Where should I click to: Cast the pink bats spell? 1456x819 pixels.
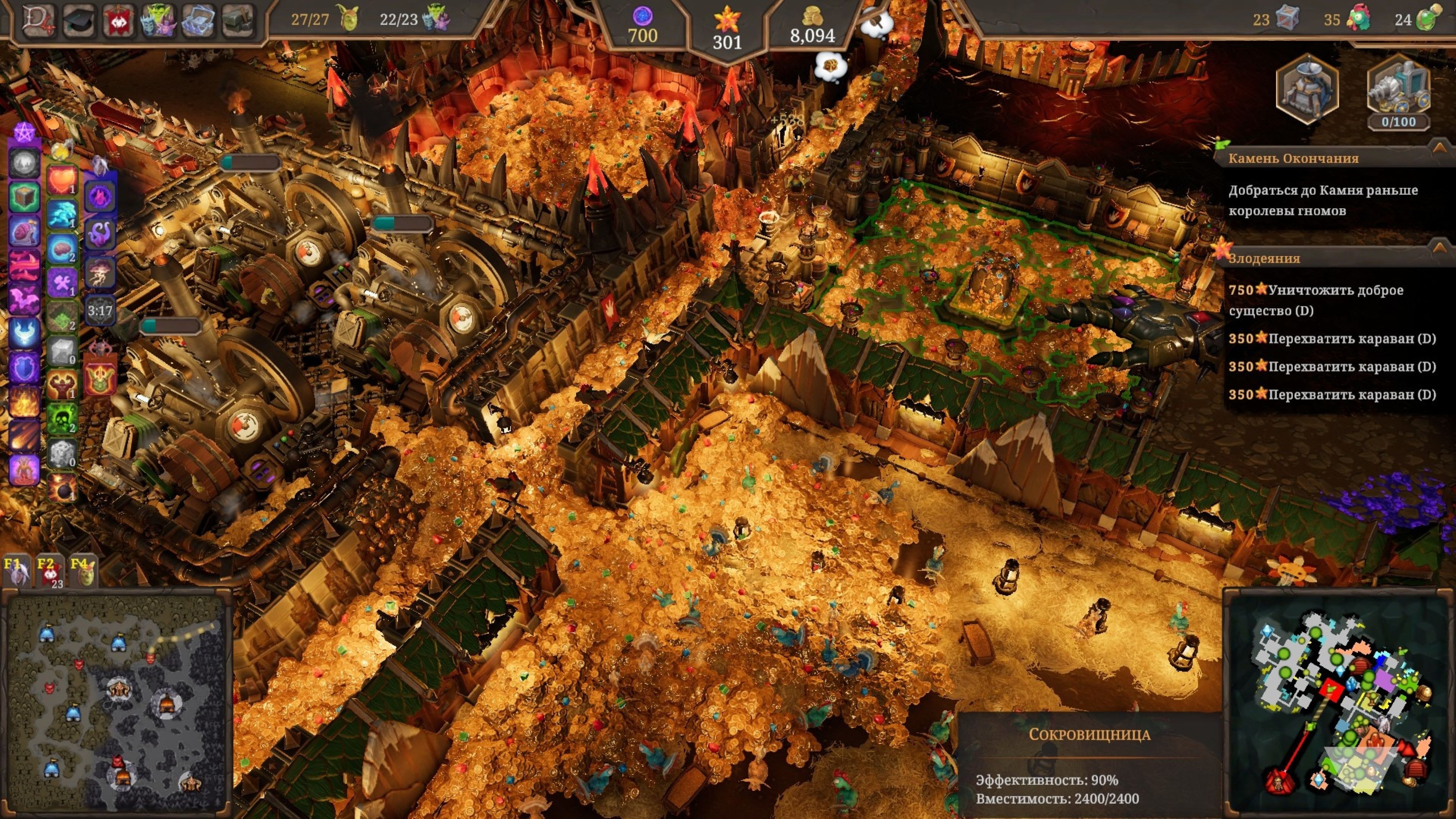(24, 299)
